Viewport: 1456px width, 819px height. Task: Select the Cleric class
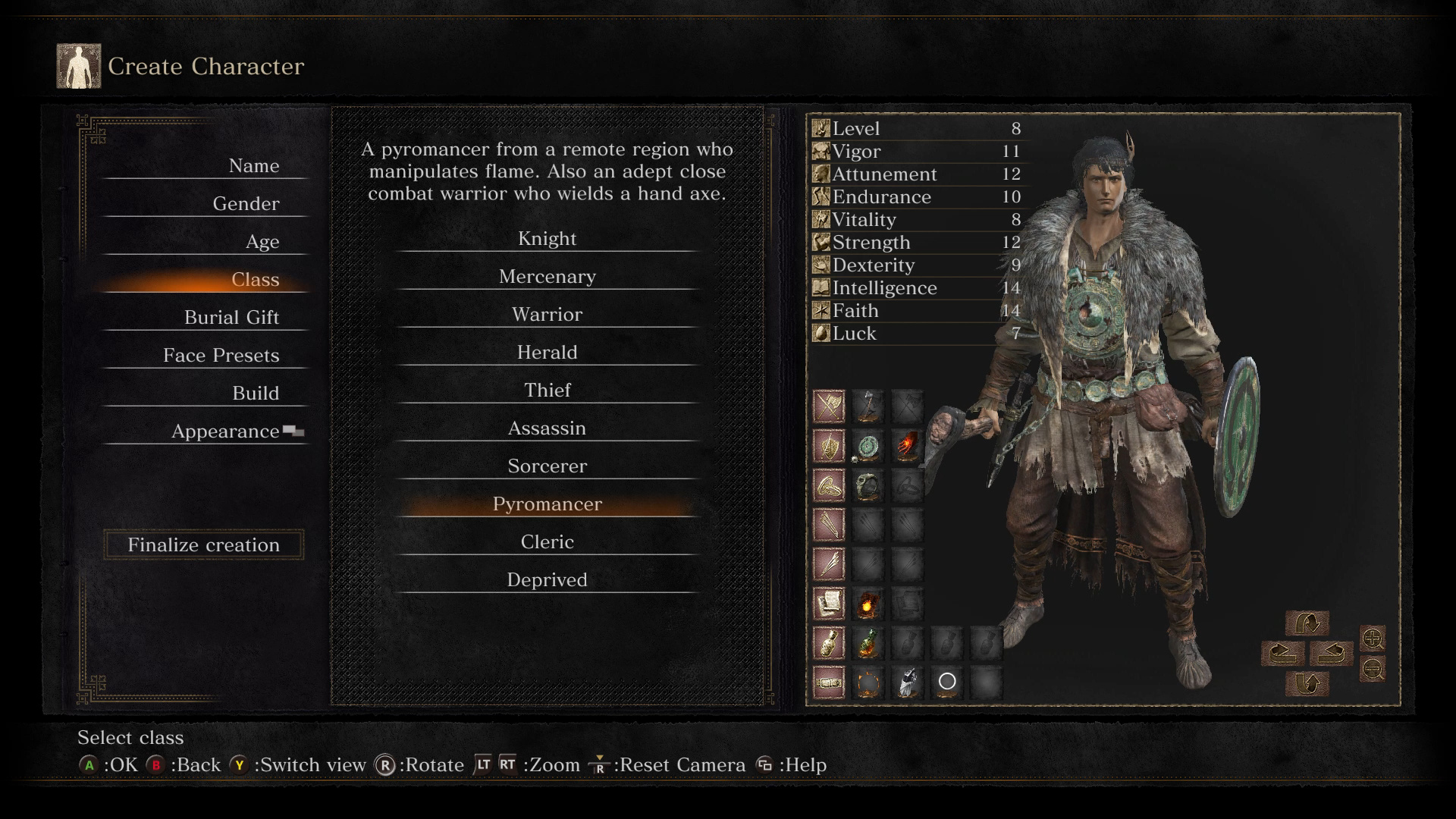click(x=547, y=542)
